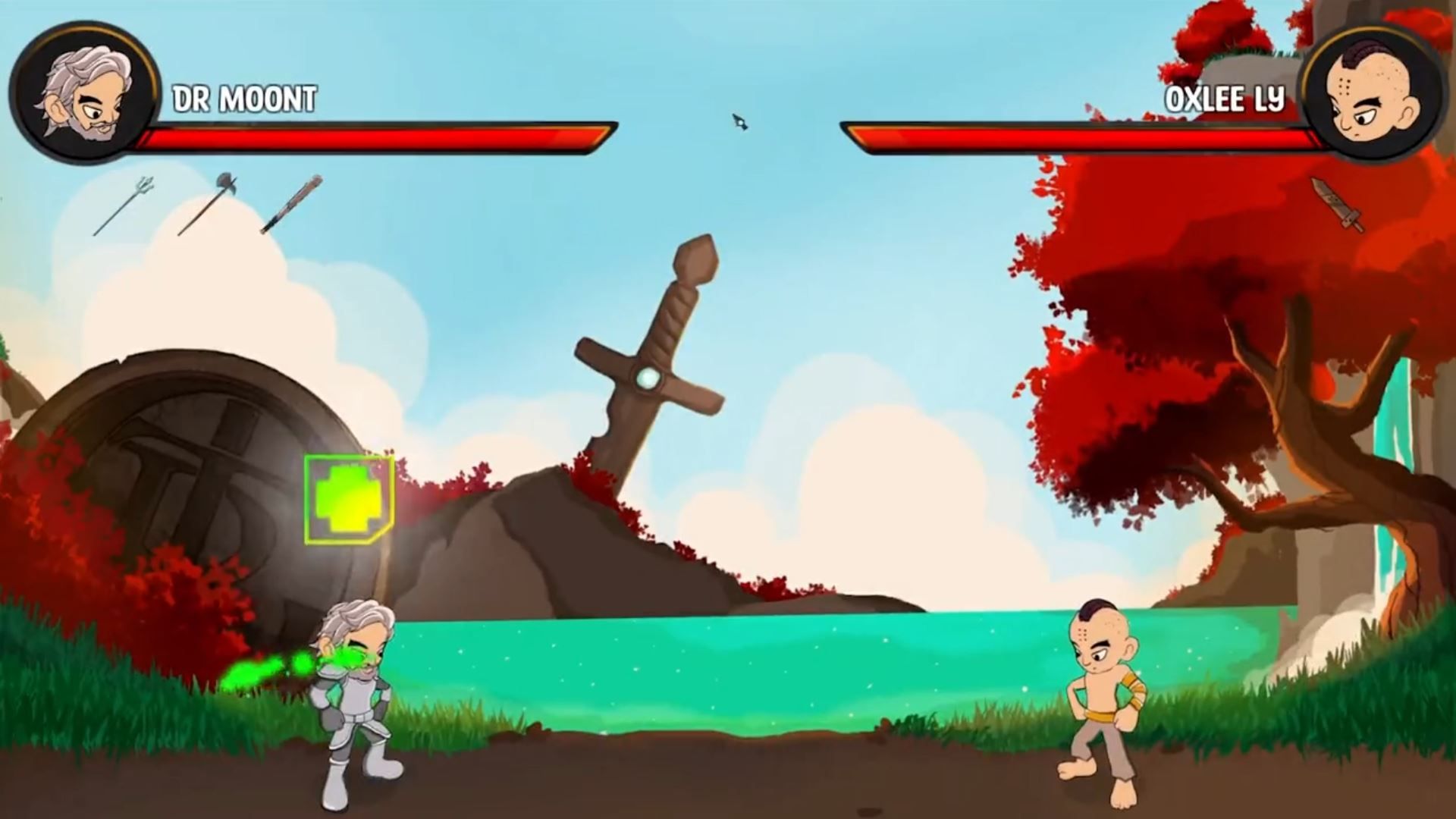The width and height of the screenshot is (1456, 819).
Task: Select Oxlee Ly's broad sword icon
Action: click(1337, 204)
